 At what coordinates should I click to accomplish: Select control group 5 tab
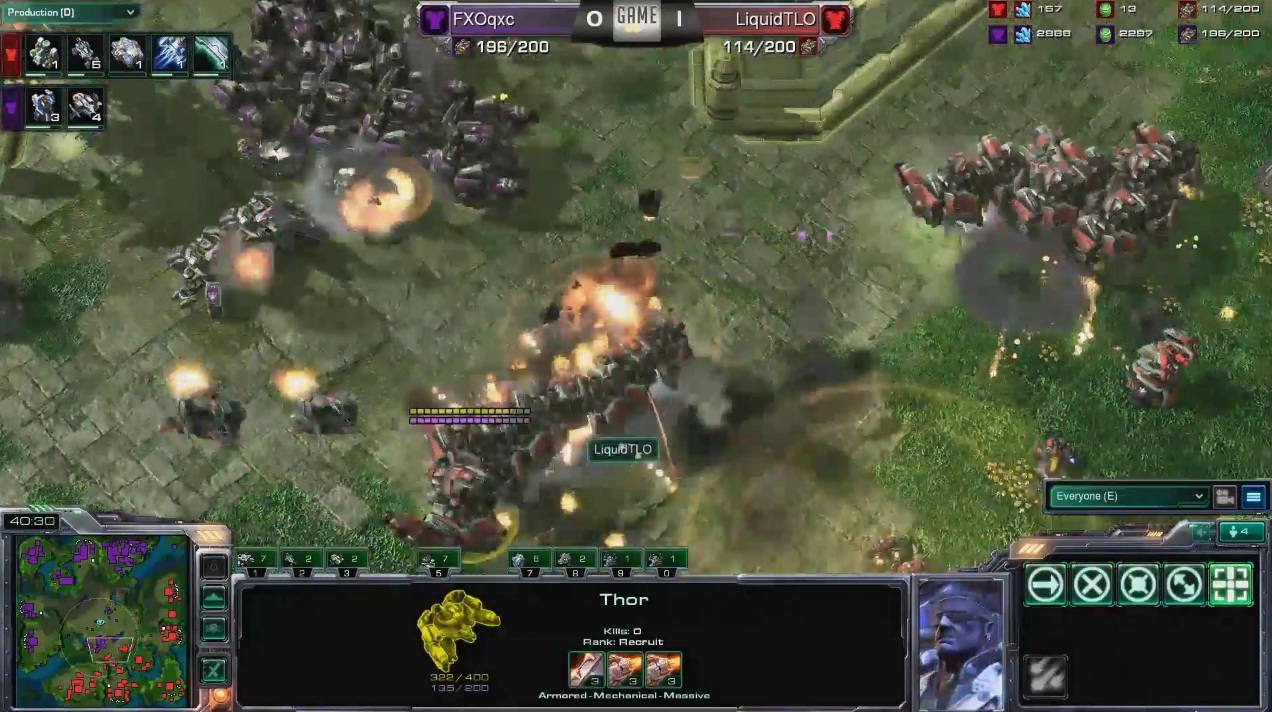click(438, 561)
